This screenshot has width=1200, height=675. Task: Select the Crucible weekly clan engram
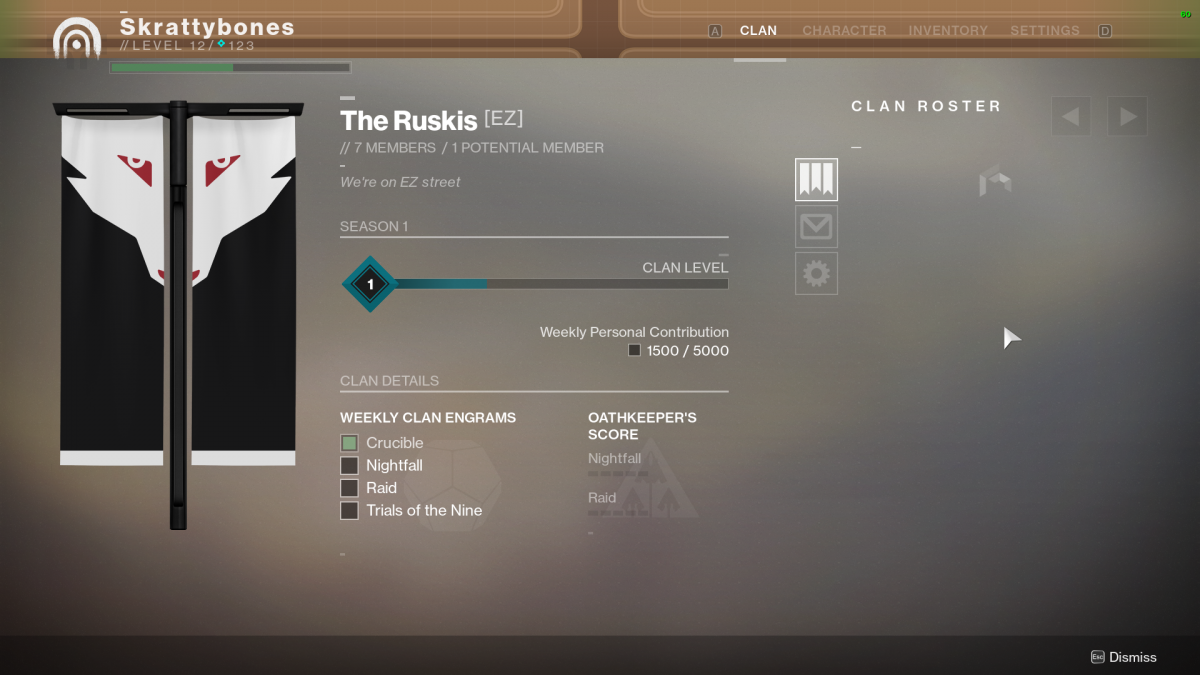[349, 443]
